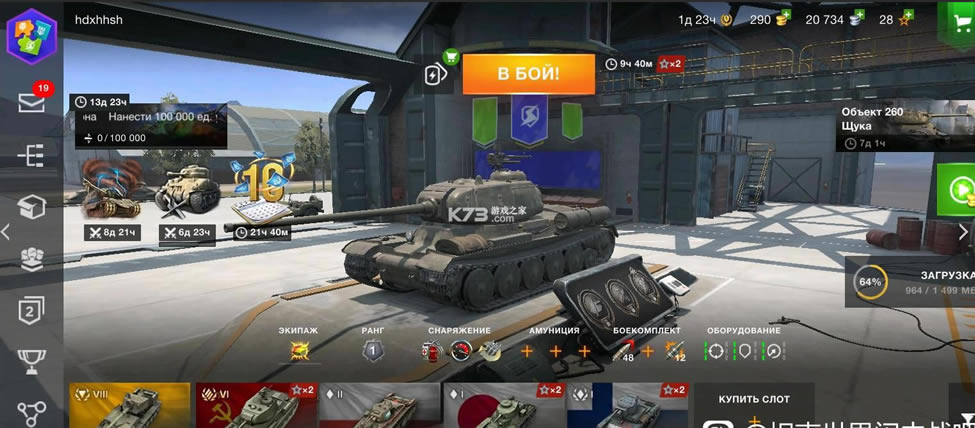
Task: Add gold via the 290 gold counter
Action: click(769, 19)
